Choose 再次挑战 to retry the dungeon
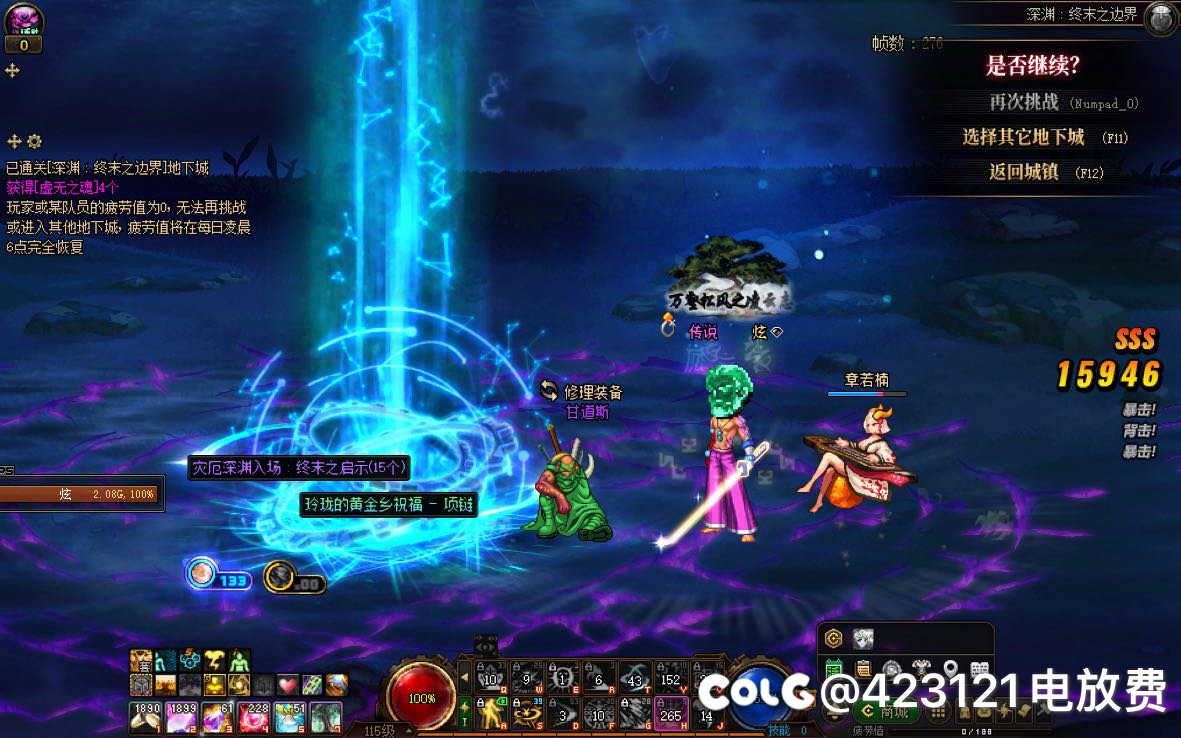This screenshot has width=1181, height=738. (x=1023, y=102)
